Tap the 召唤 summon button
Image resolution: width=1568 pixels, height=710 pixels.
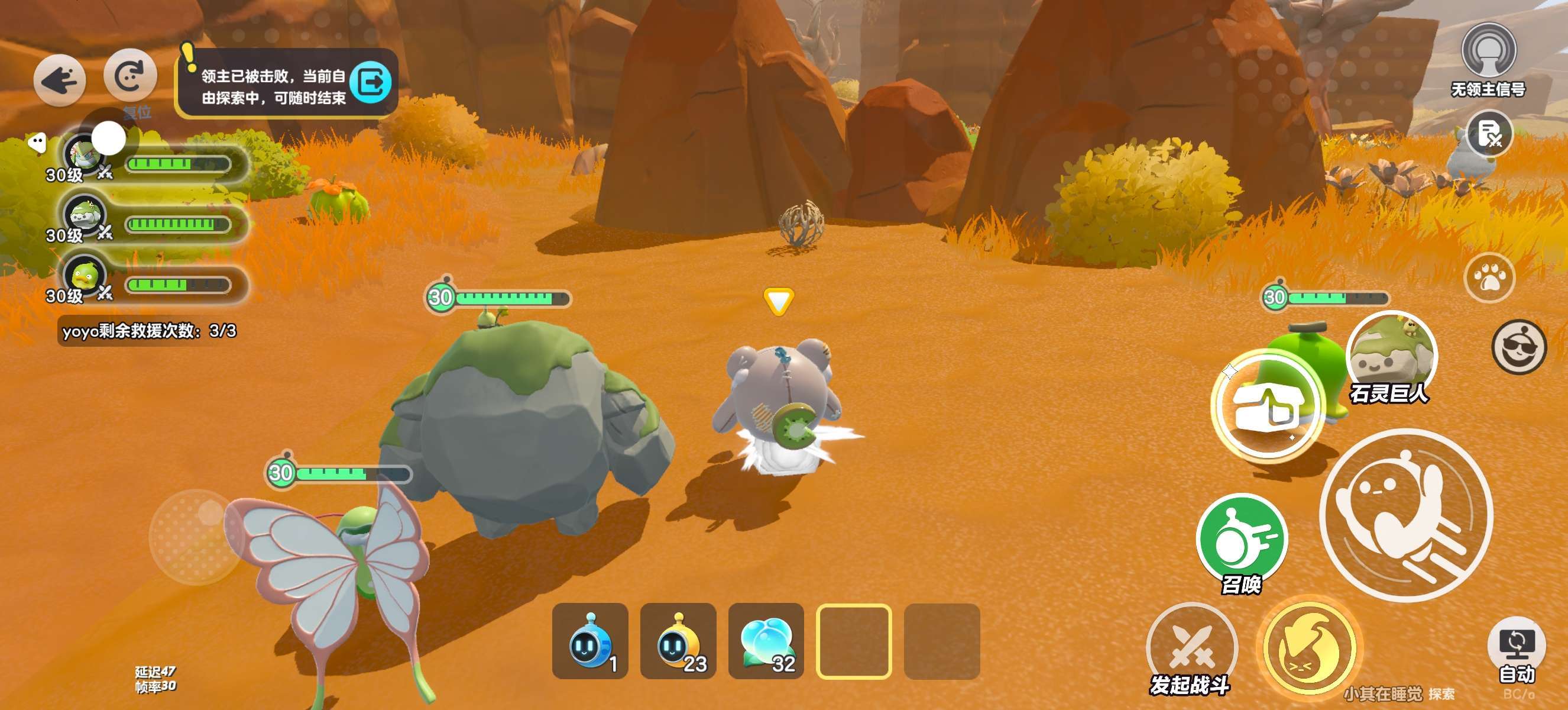pyautogui.click(x=1242, y=540)
